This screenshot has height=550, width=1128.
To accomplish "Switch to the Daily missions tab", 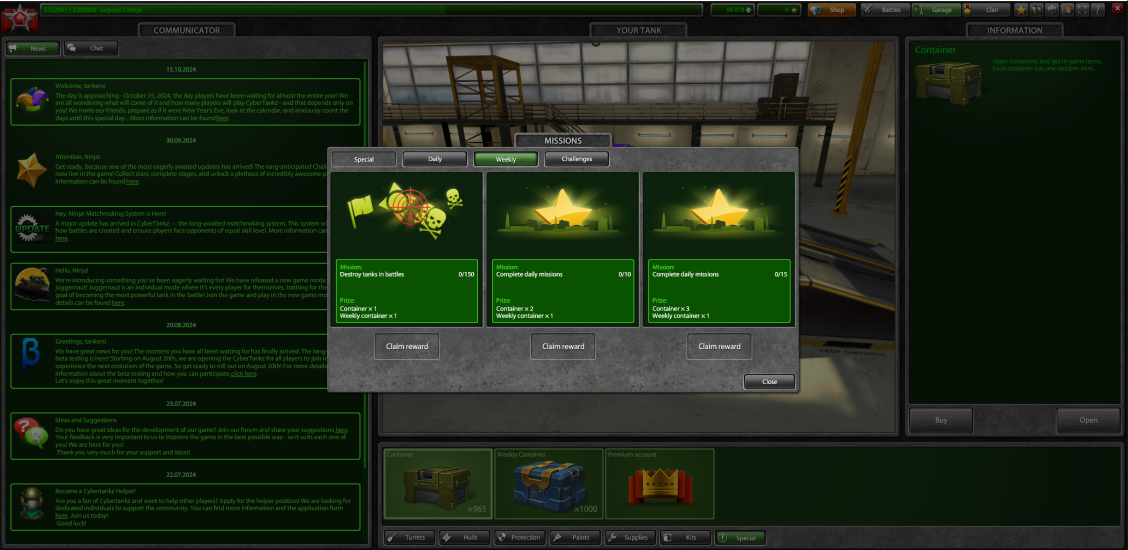I will [434, 159].
